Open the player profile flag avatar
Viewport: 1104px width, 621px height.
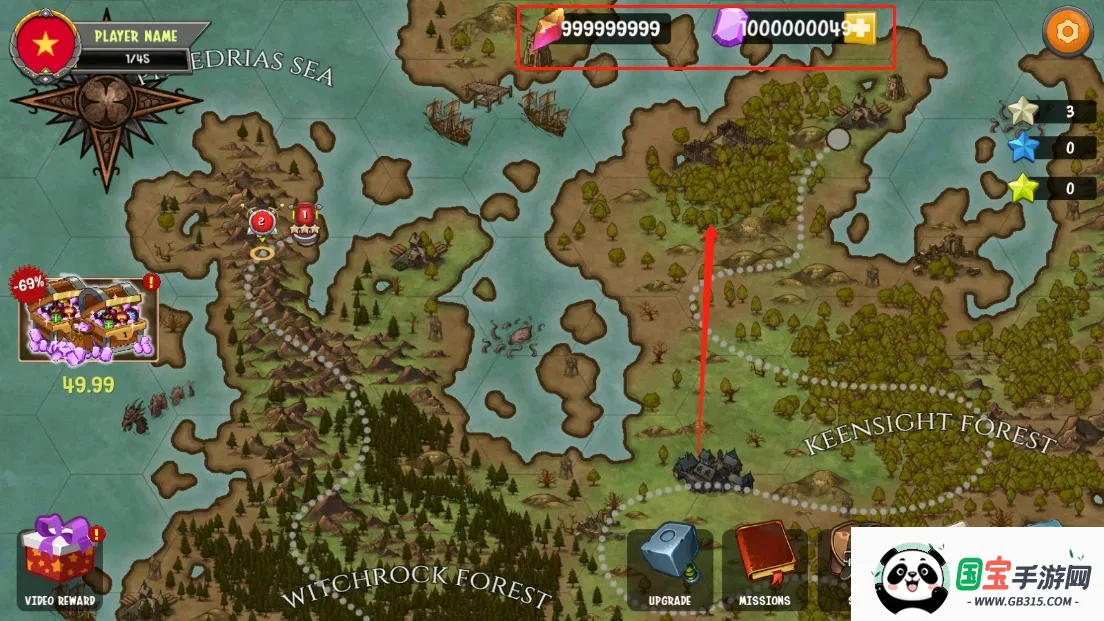(x=44, y=43)
